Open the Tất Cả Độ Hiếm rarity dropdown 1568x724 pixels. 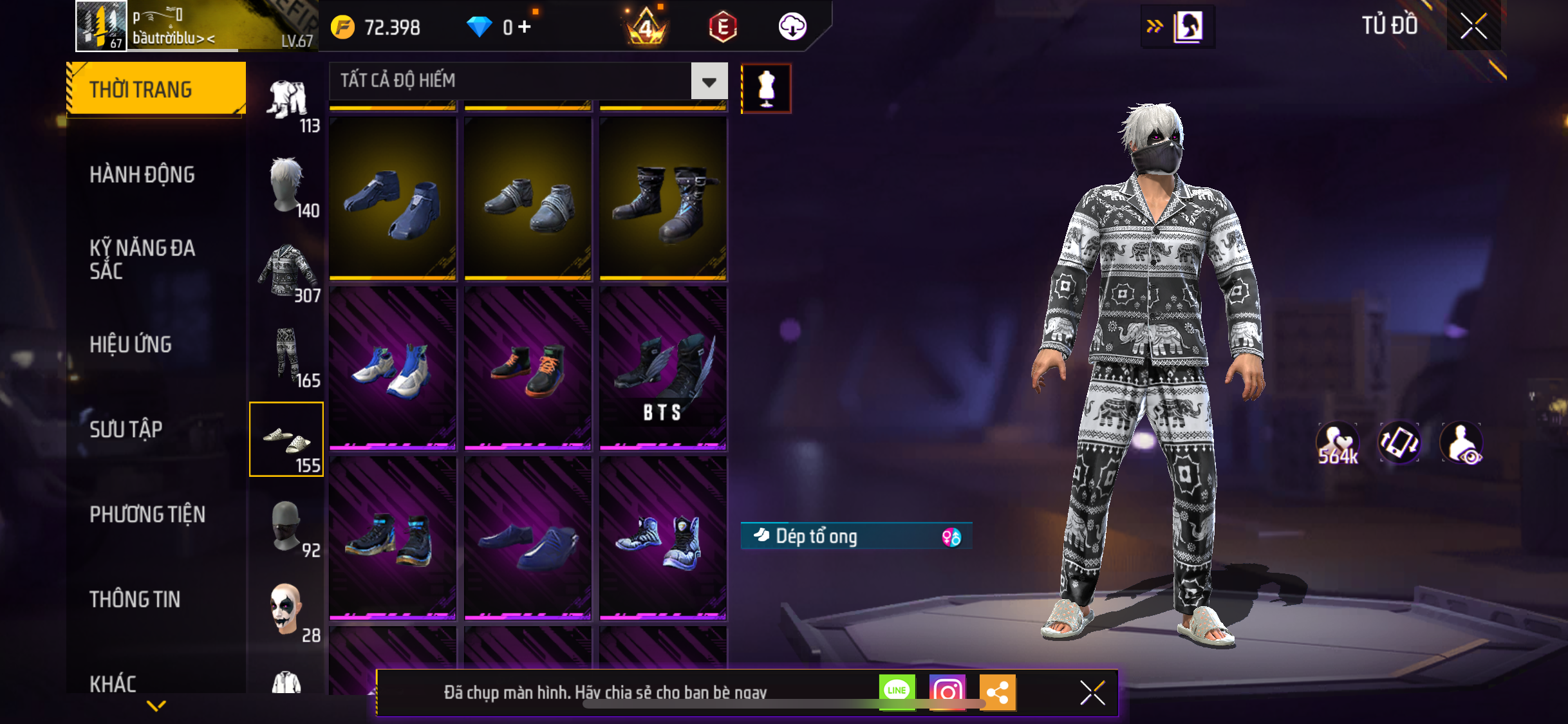click(x=709, y=82)
